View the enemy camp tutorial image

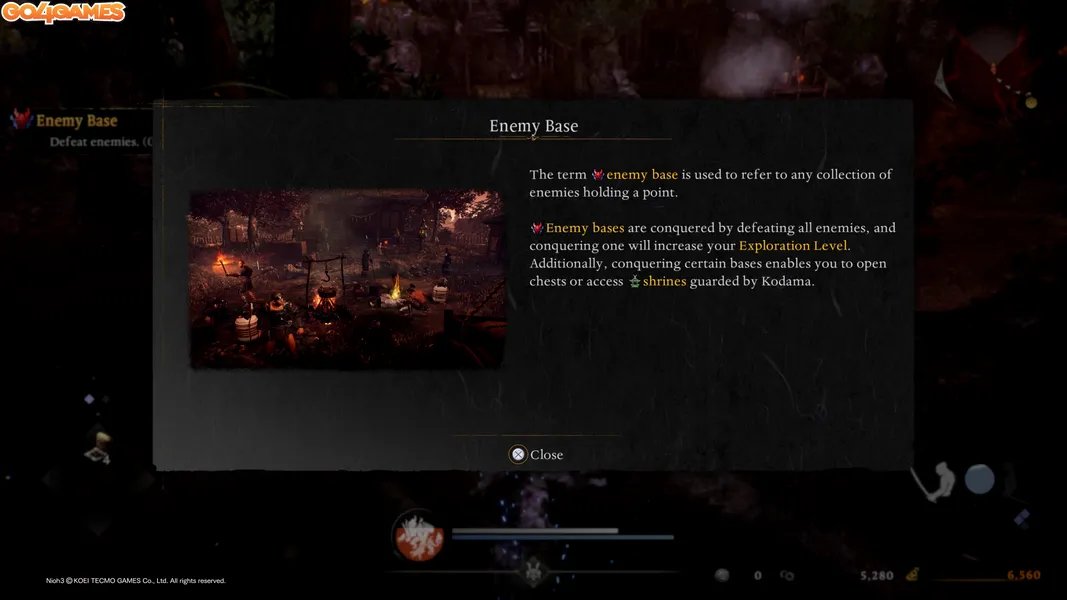[347, 280]
